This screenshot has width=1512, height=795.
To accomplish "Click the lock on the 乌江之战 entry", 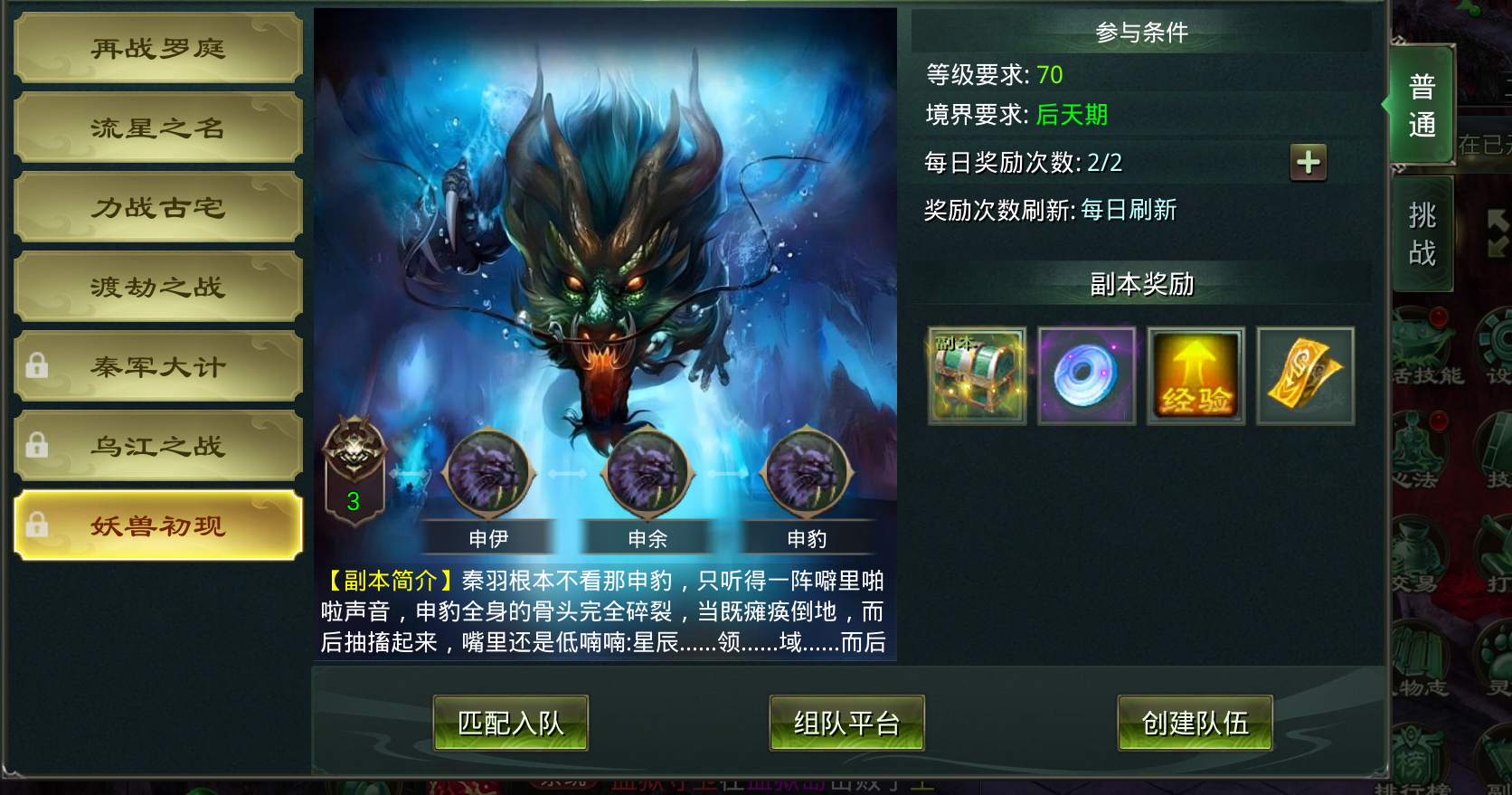I will [37, 445].
